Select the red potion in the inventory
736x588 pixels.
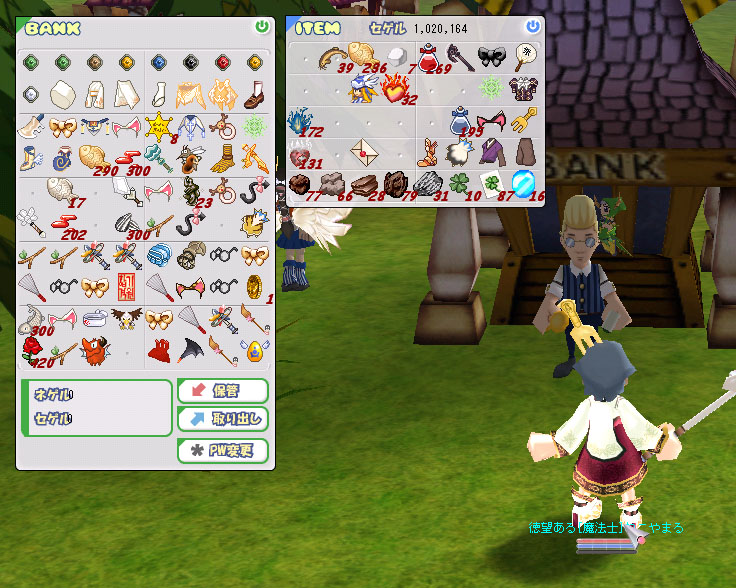[430, 57]
